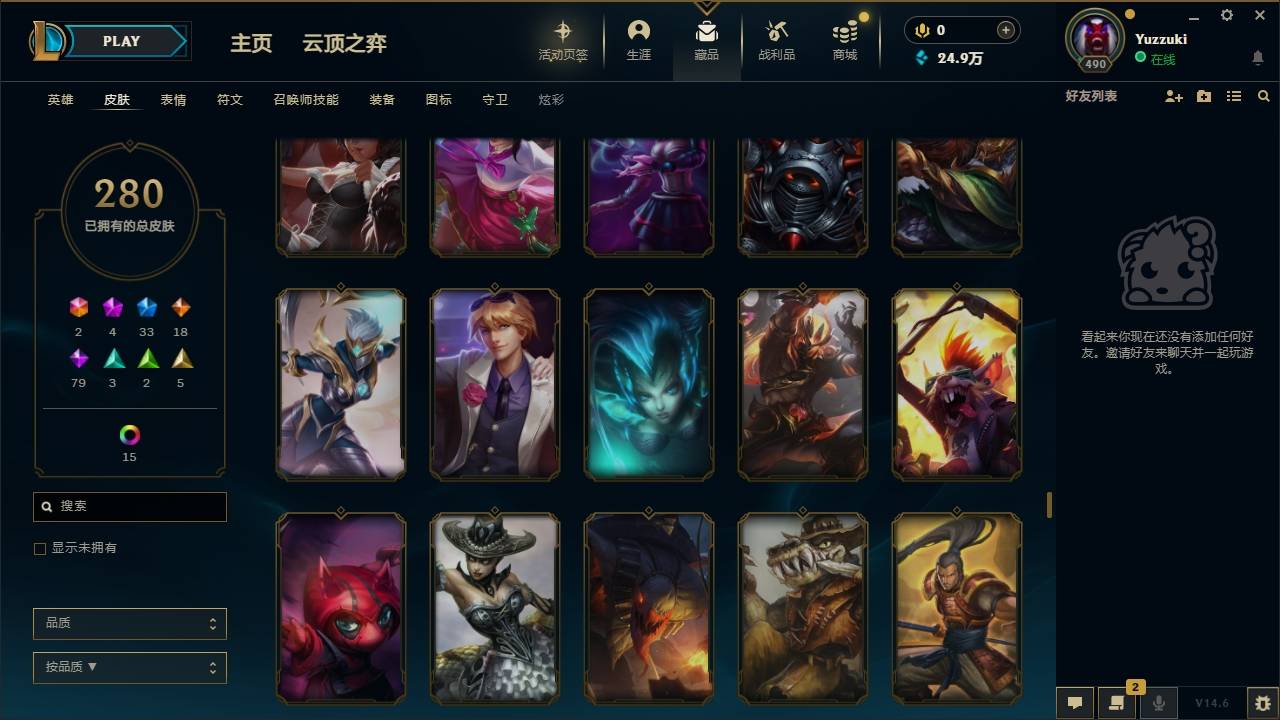Viewport: 1280px width, 720px height.
Task: Switch to the 守卫 tab
Action: point(494,100)
